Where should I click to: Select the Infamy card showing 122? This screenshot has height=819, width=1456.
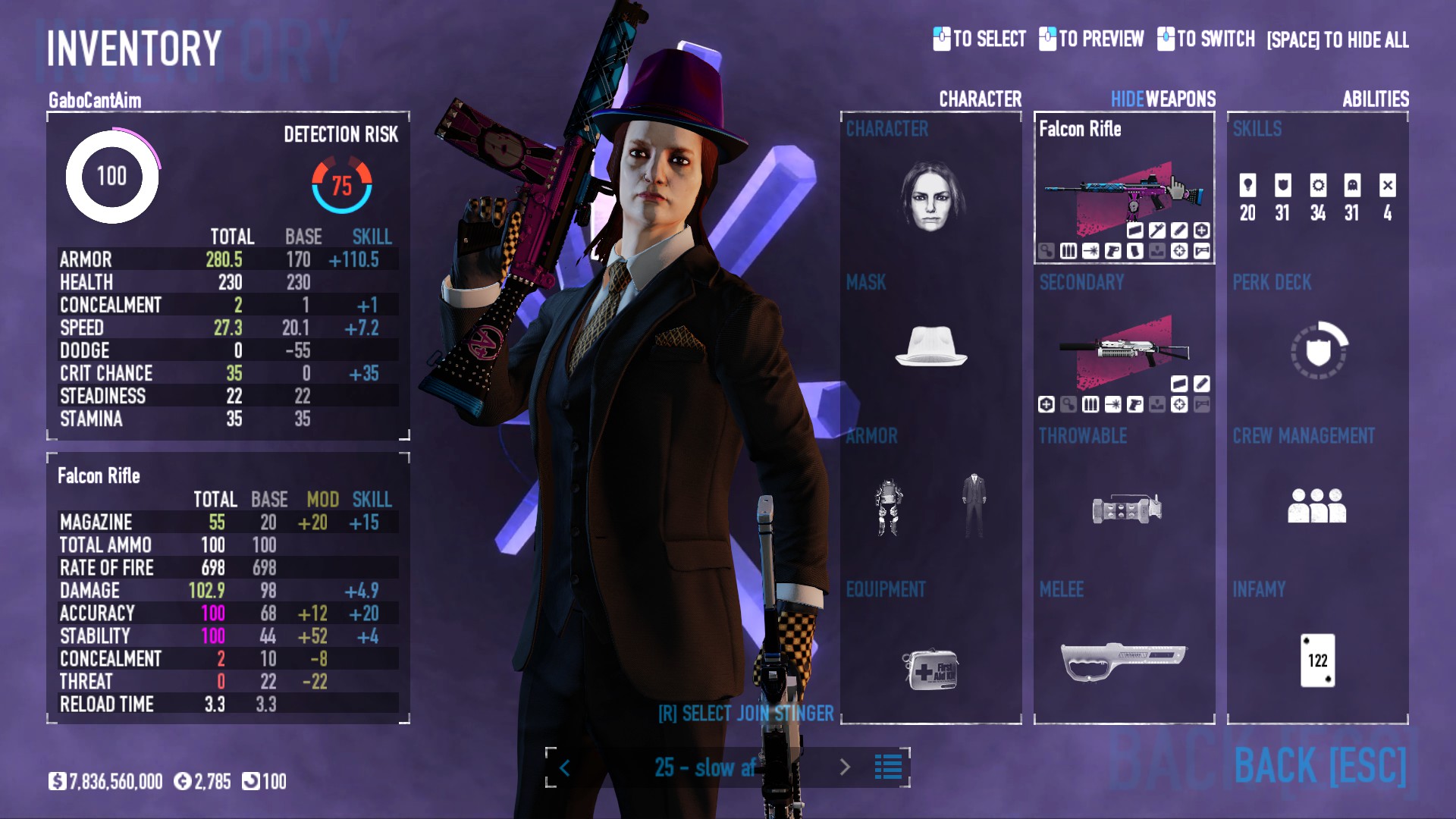pyautogui.click(x=1317, y=660)
